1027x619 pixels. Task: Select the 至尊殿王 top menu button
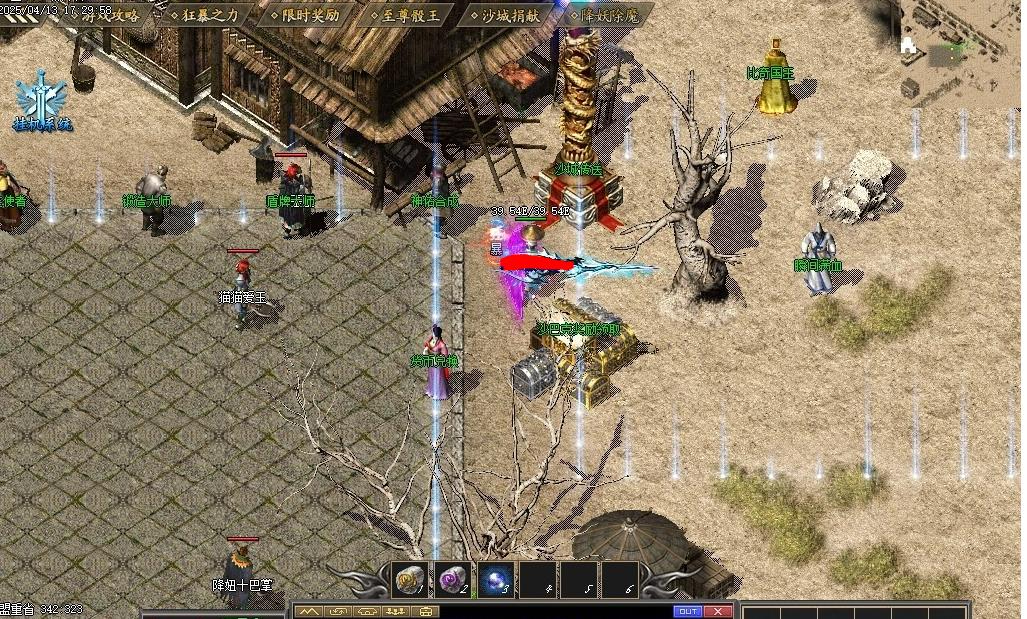410,15
